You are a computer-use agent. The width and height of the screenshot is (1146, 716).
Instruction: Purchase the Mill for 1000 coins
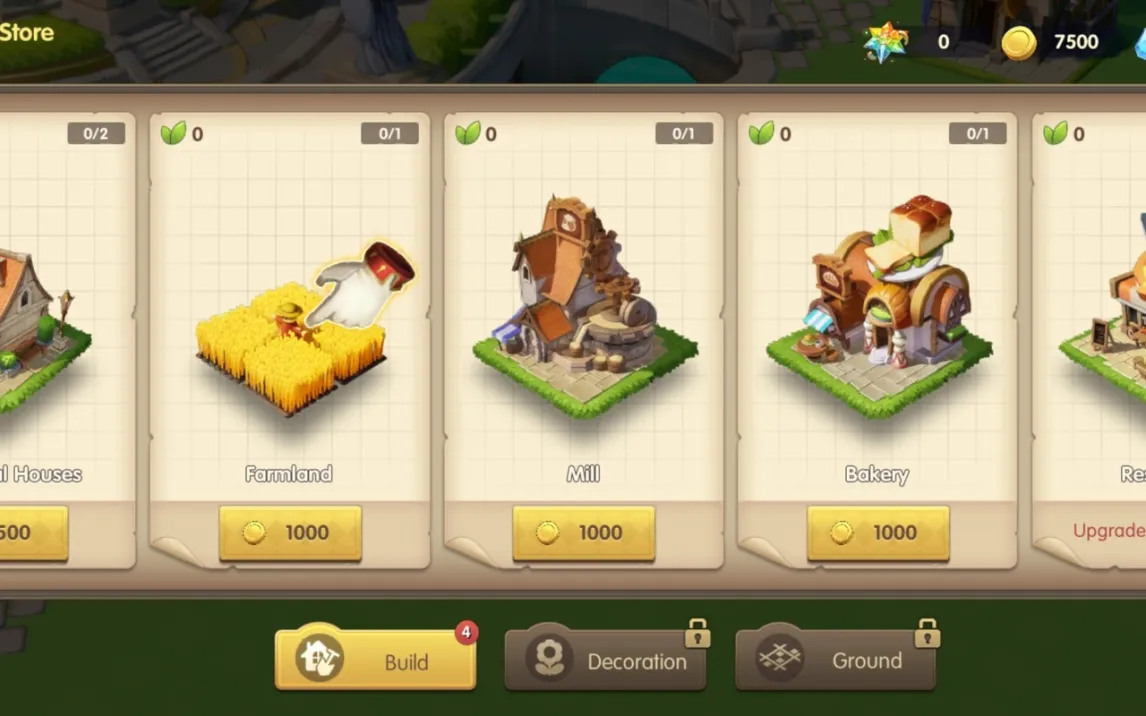point(584,533)
